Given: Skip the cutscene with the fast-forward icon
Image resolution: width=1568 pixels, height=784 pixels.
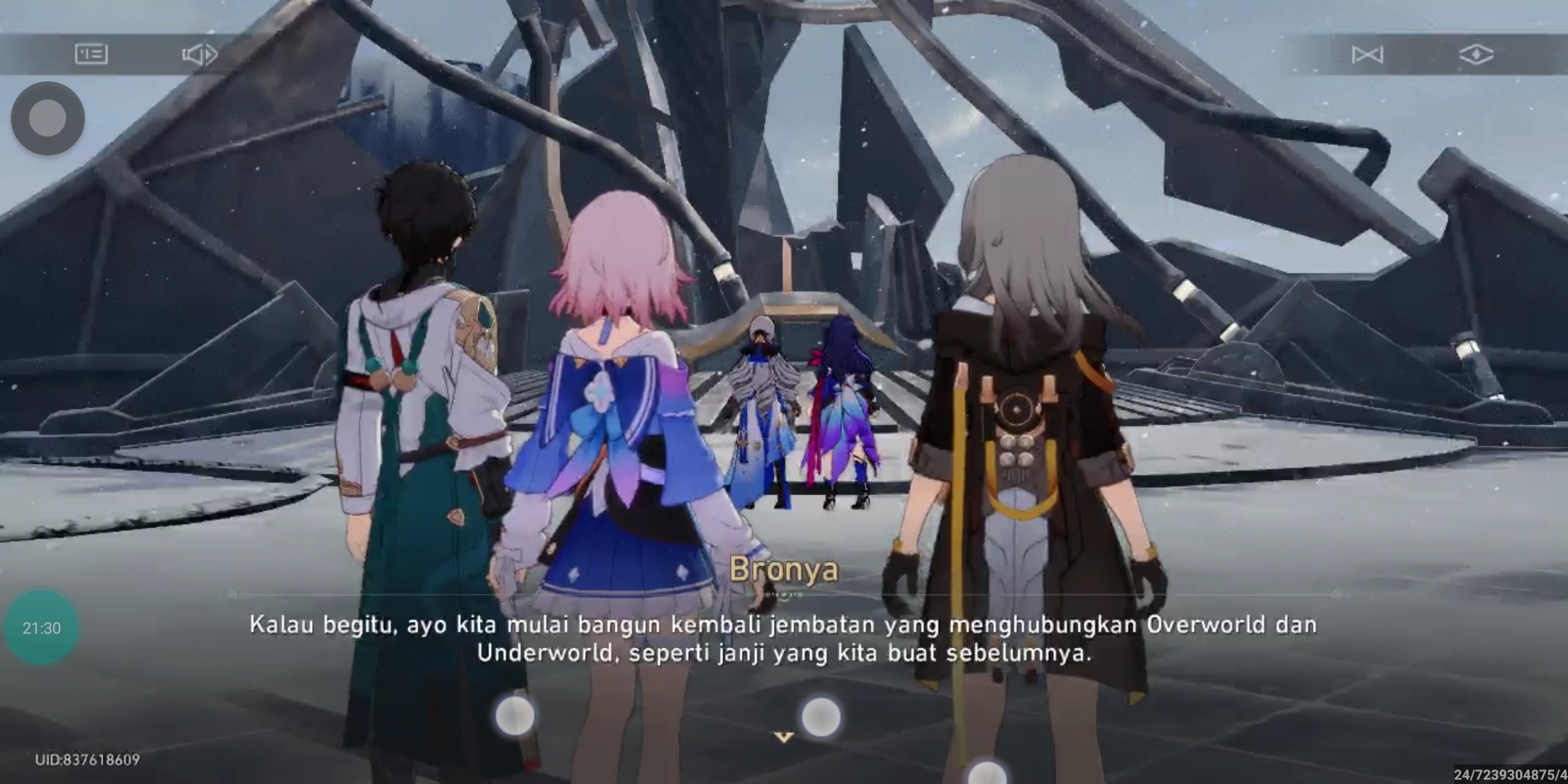Looking at the screenshot, I should point(1368,54).
